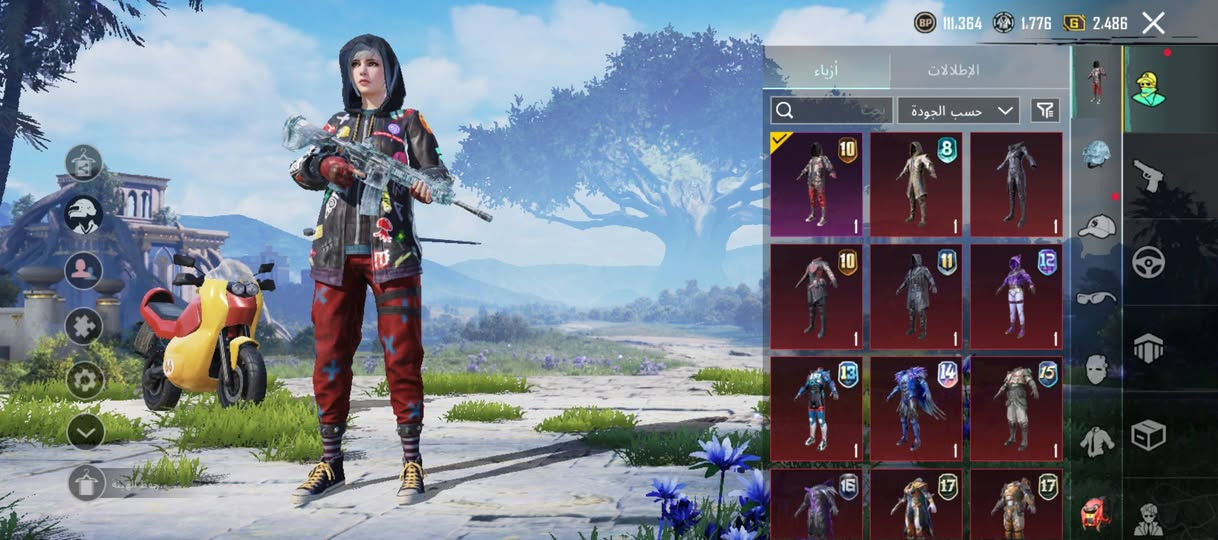Switch to the pistol weapons section
1218x540 pixels.
click(1148, 177)
